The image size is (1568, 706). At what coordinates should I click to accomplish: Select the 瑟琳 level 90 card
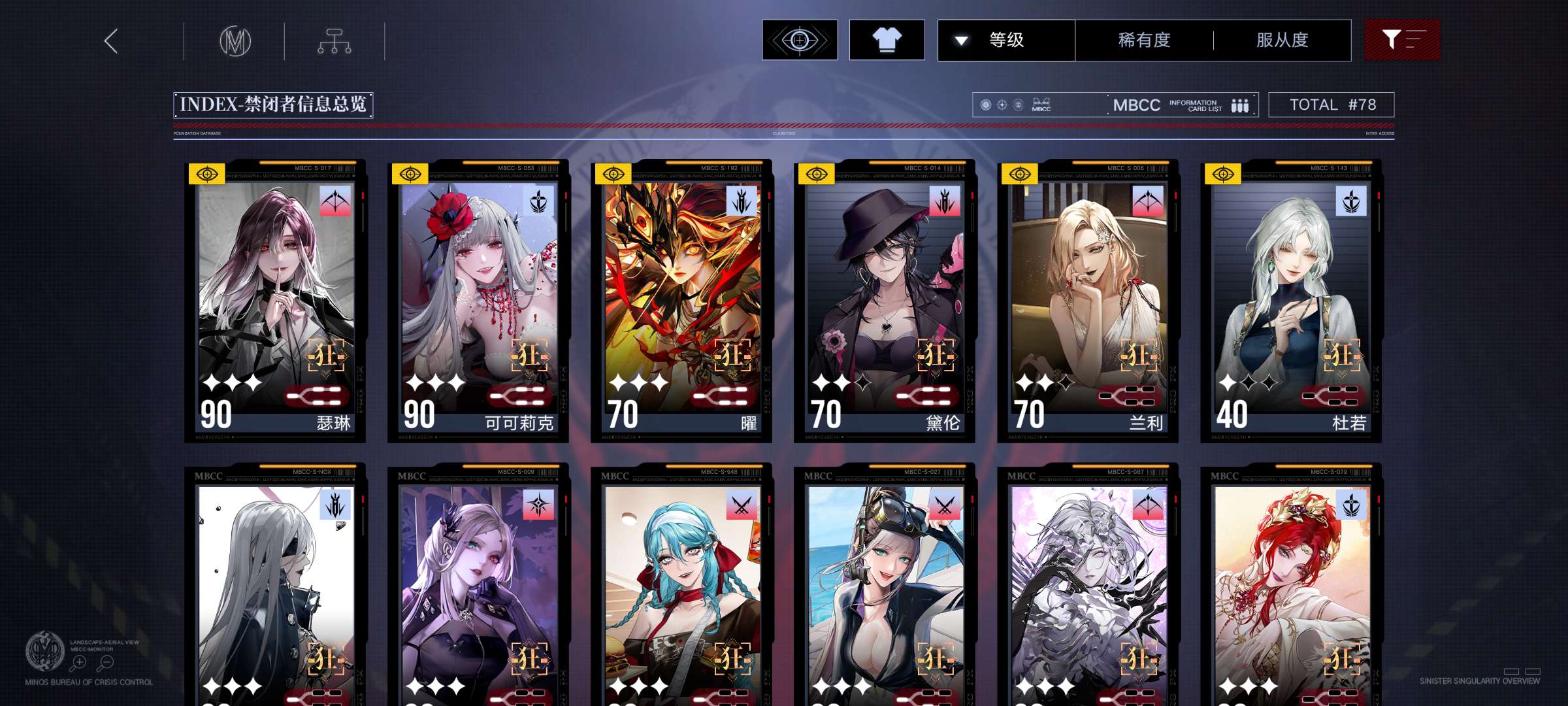[x=275, y=301]
